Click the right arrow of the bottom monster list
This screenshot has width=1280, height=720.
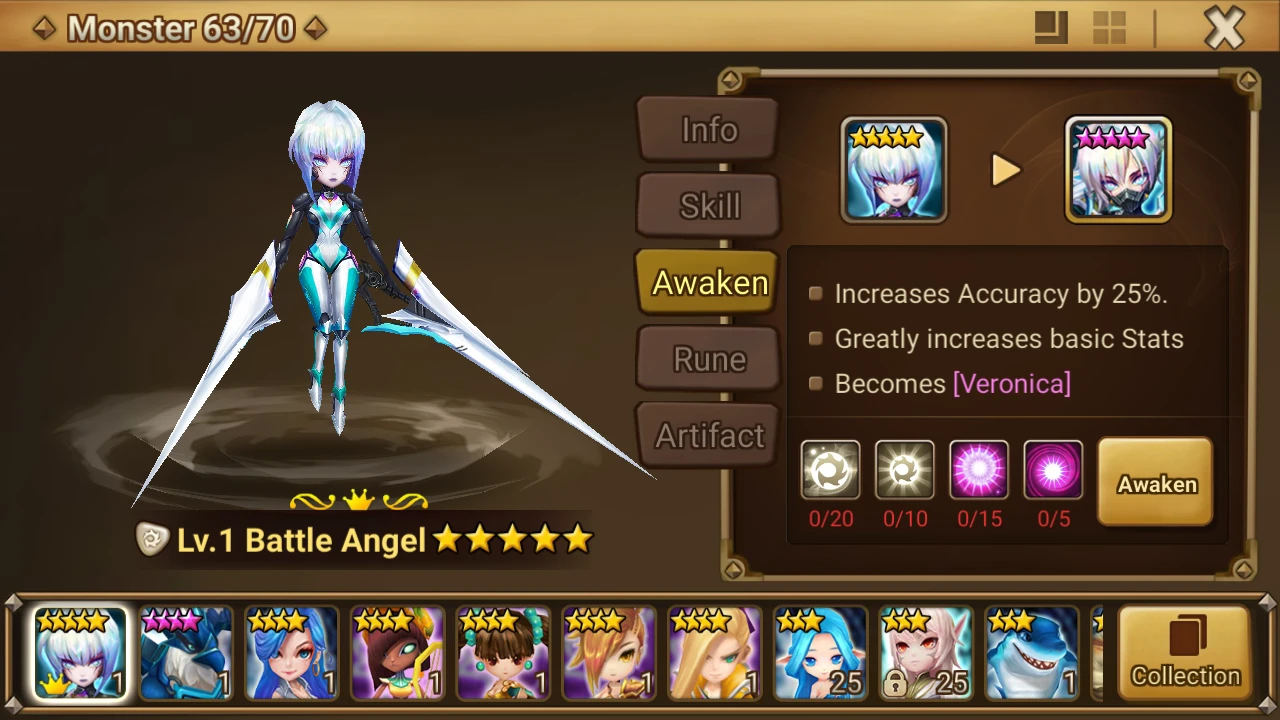1270,655
